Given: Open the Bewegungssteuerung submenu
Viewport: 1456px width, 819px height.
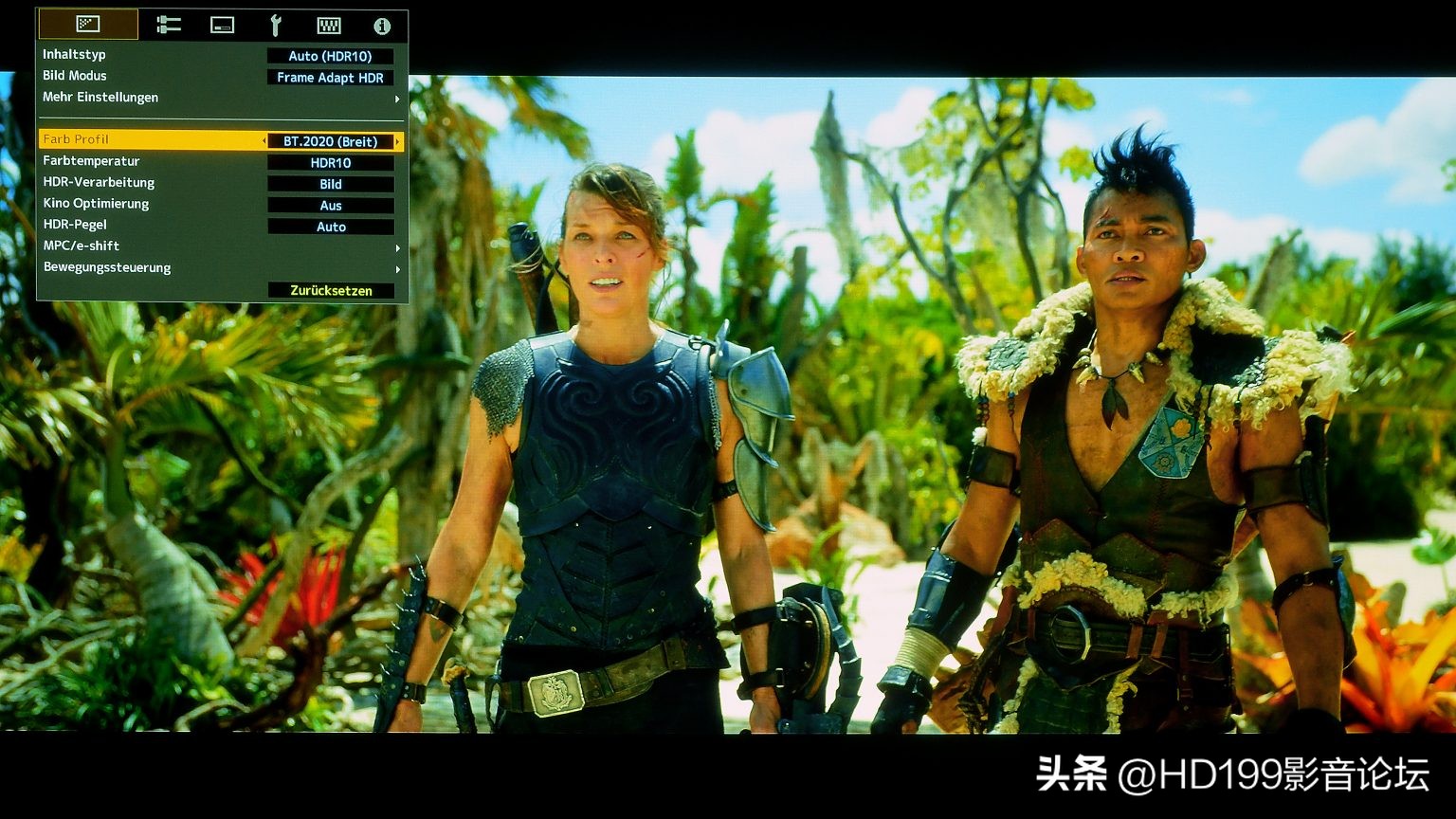Looking at the screenshot, I should pyautogui.click(x=220, y=268).
